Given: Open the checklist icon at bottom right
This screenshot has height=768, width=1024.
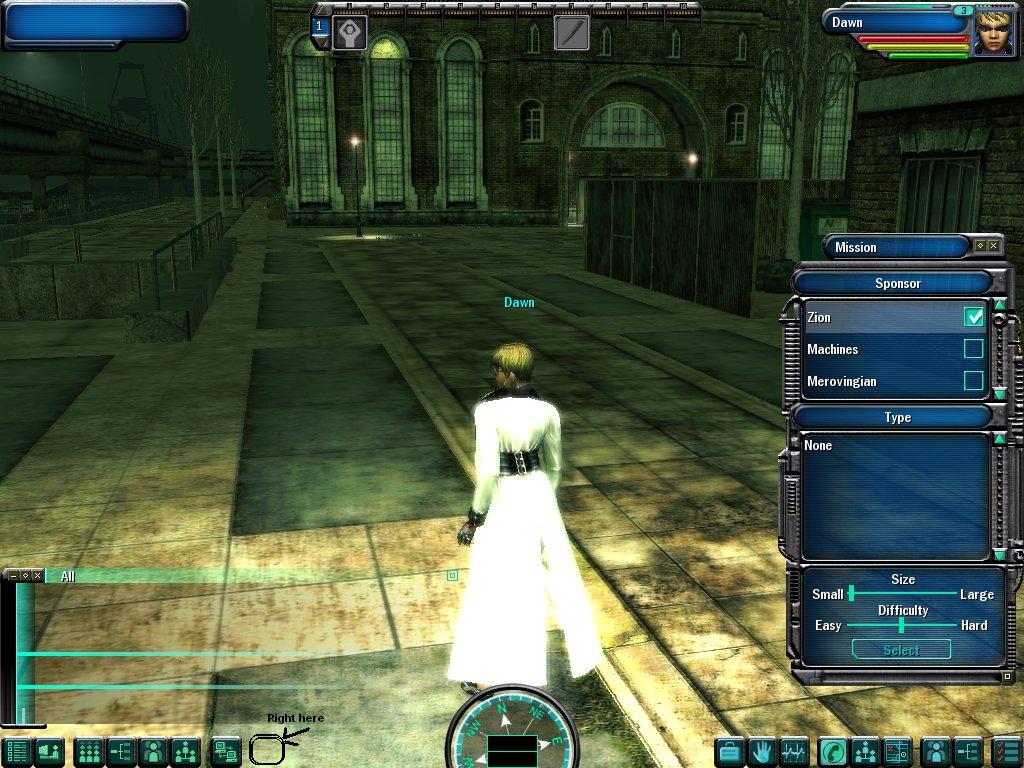Looking at the screenshot, I should [1004, 750].
